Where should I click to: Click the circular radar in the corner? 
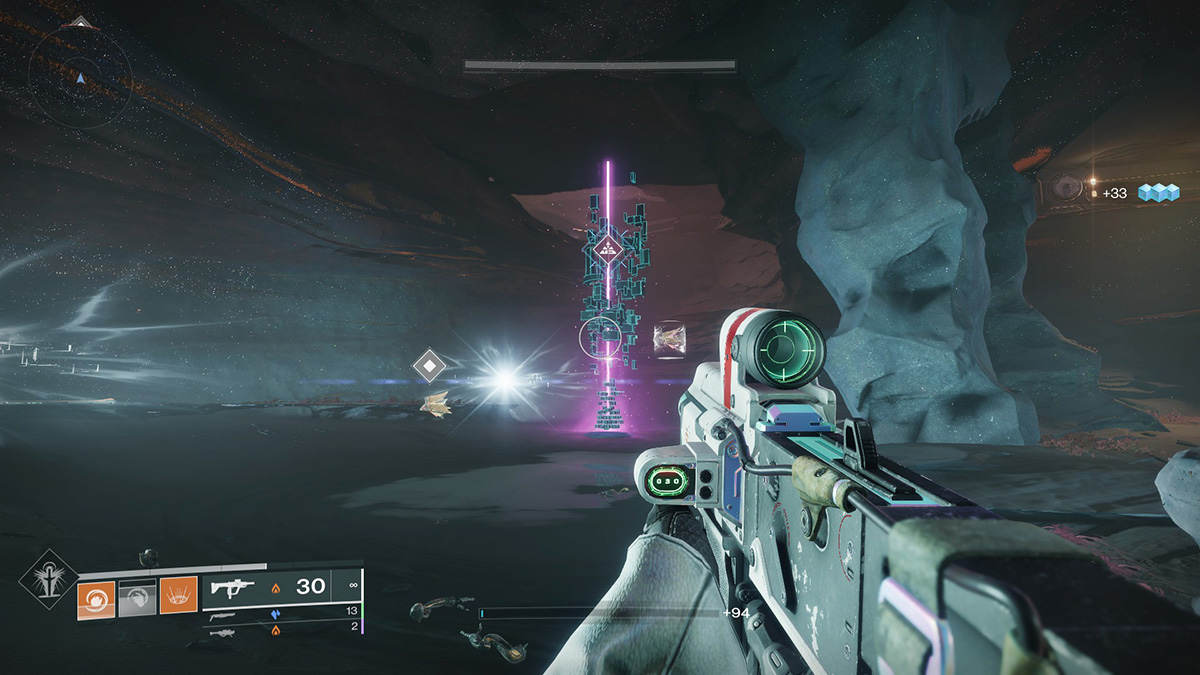80,74
